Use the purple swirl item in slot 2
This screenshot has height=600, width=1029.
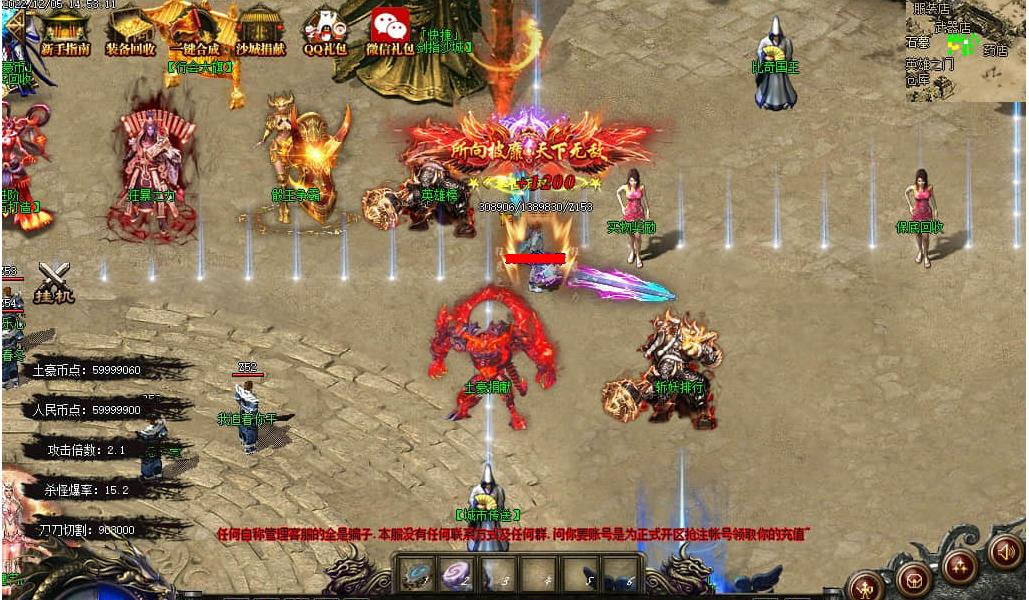(457, 574)
